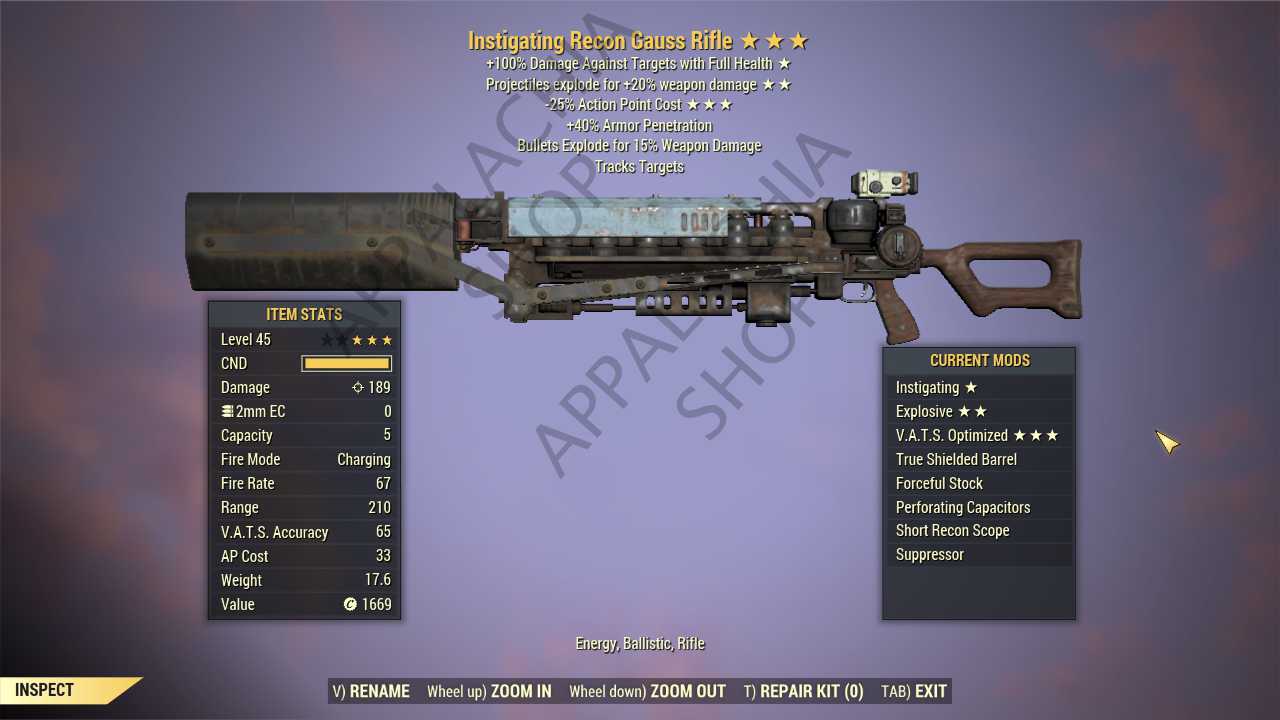Select the Suppressor mod row
1280x720 pixels.
pyautogui.click(x=978, y=555)
